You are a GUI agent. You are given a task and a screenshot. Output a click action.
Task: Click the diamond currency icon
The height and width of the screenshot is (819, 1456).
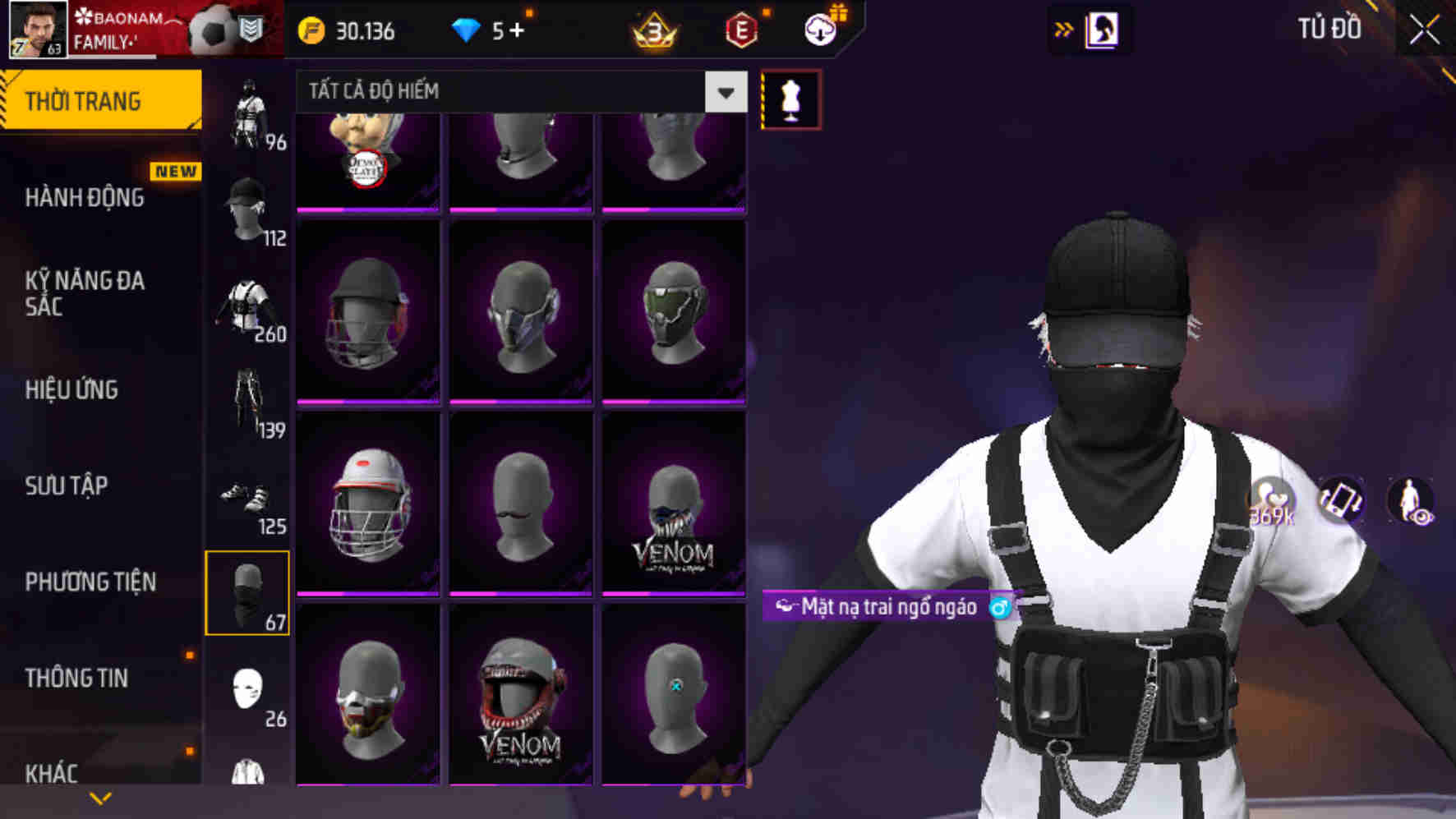tap(468, 30)
